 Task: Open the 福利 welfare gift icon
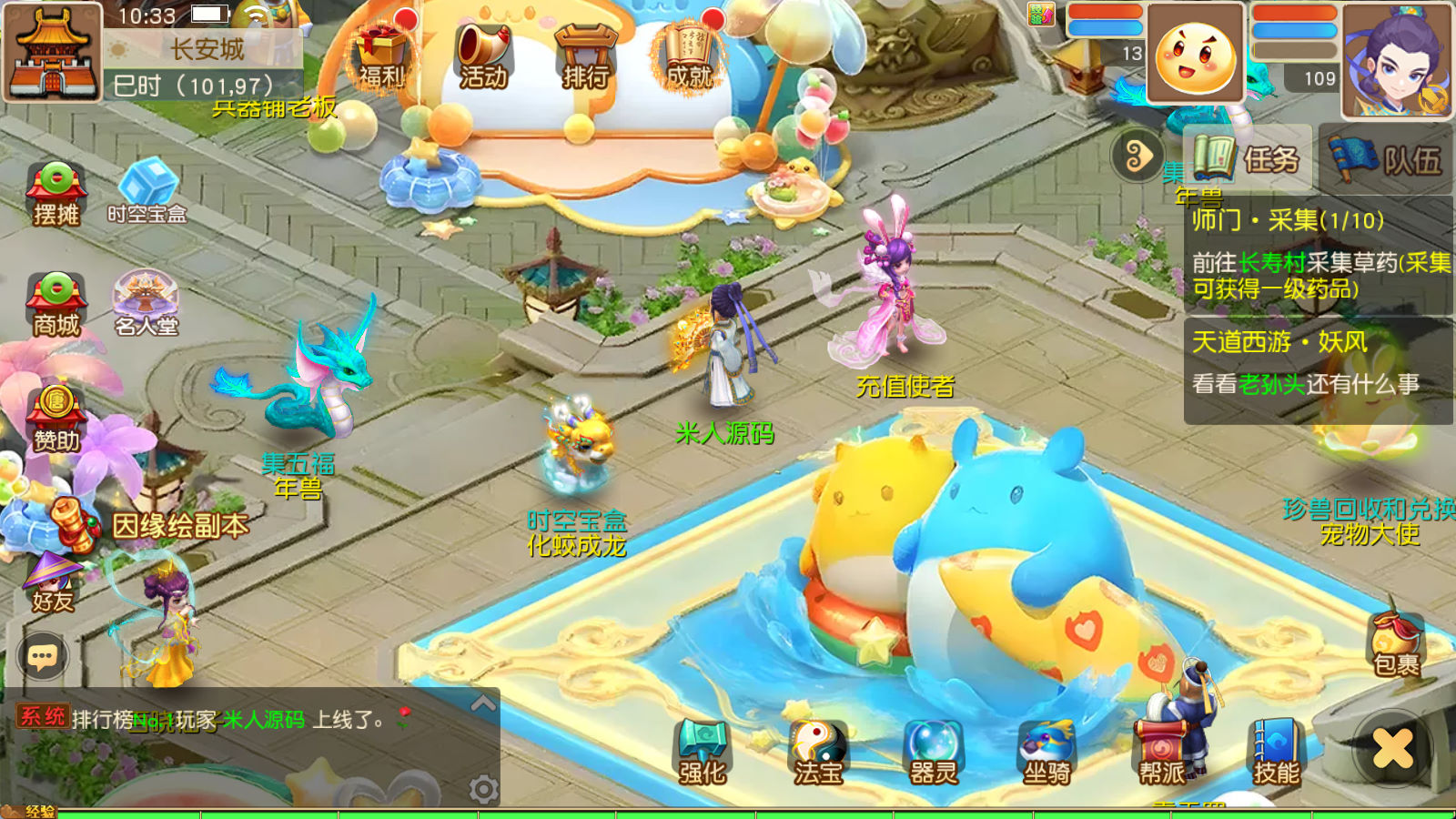(x=381, y=56)
